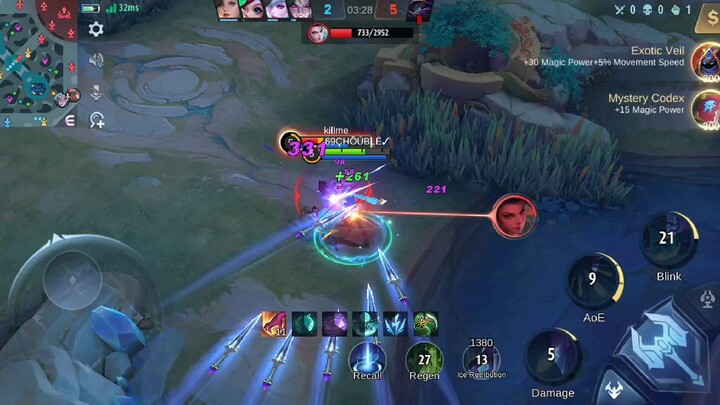Activate Recall to return to base
The width and height of the screenshot is (720, 405).
(368, 360)
